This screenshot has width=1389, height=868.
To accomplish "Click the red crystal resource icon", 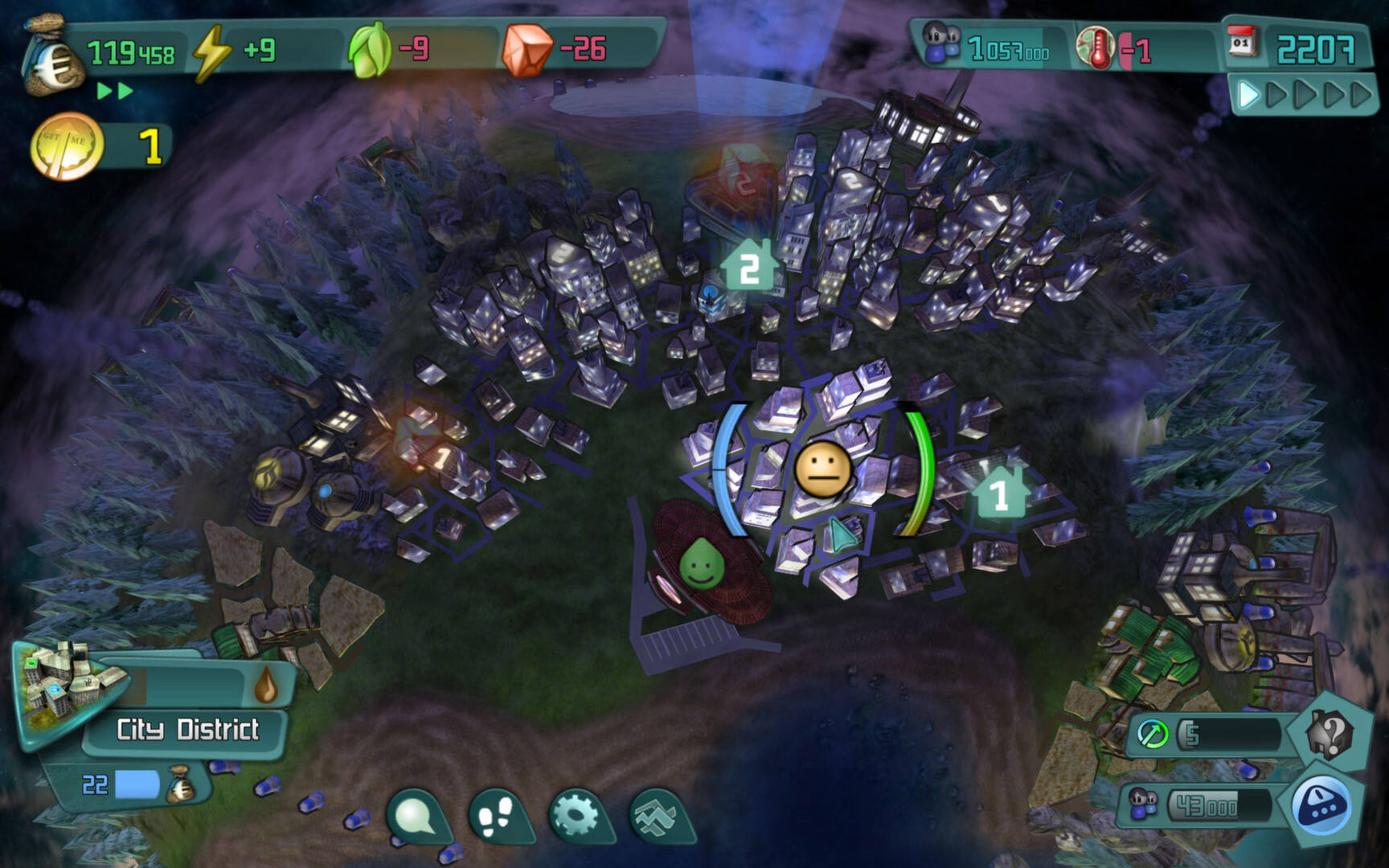I will coord(526,50).
